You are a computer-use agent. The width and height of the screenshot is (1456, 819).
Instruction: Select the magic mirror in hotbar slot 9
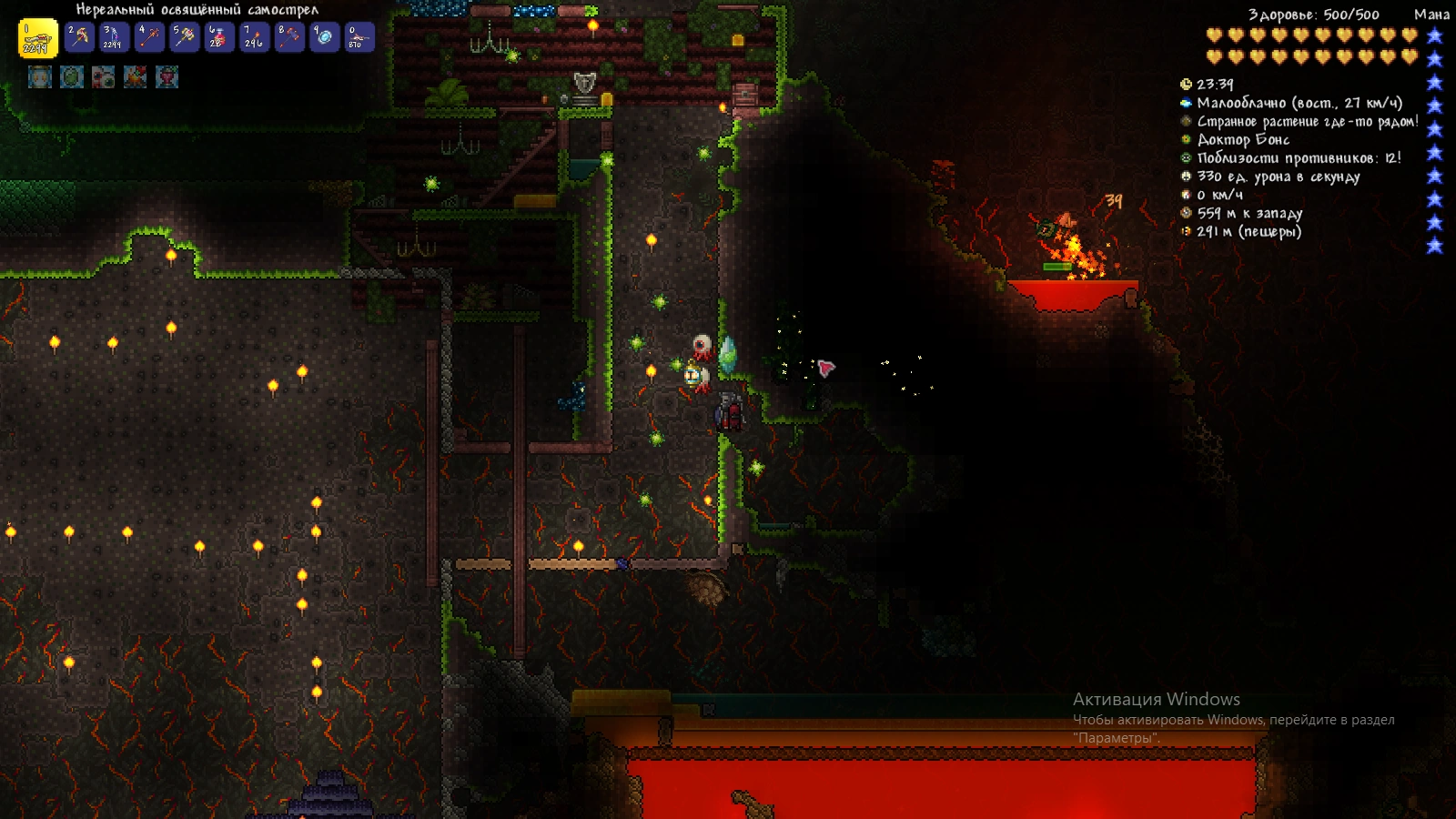[x=324, y=38]
